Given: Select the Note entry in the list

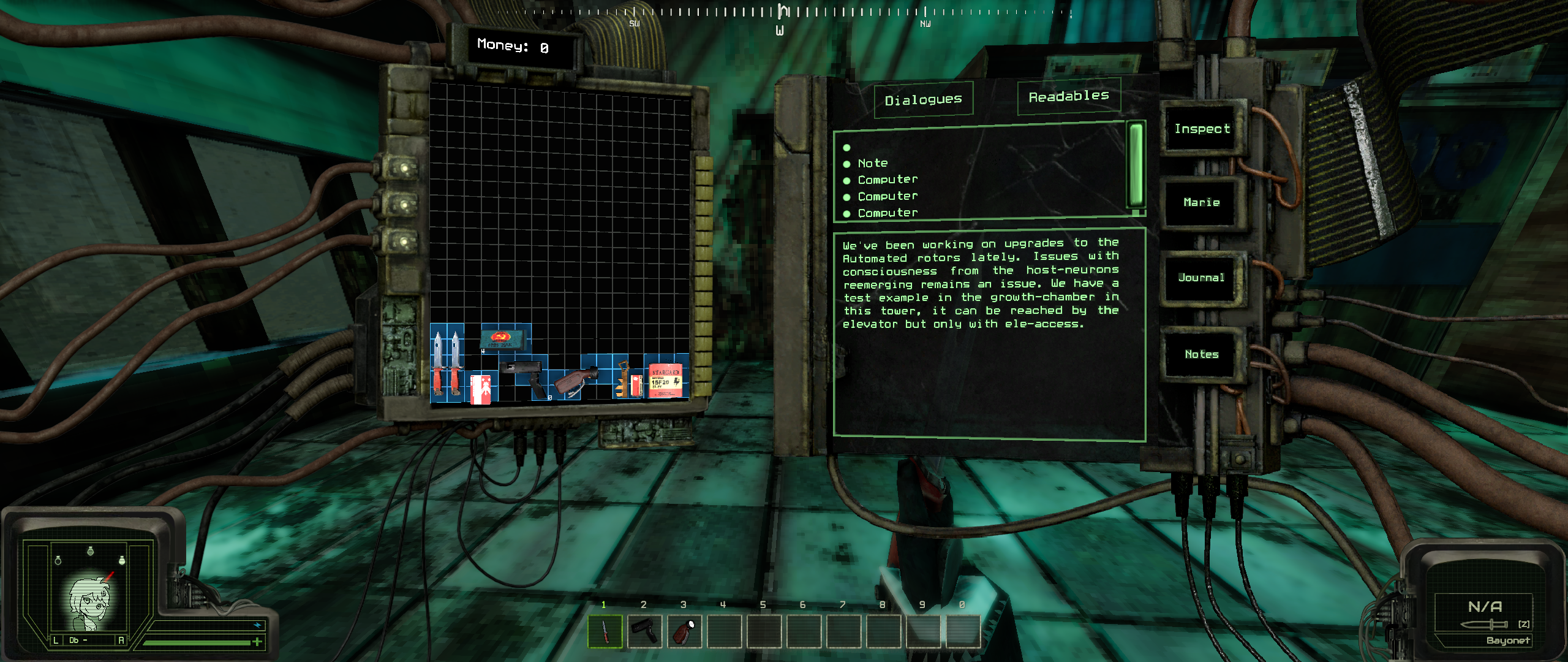Looking at the screenshot, I should pos(873,164).
